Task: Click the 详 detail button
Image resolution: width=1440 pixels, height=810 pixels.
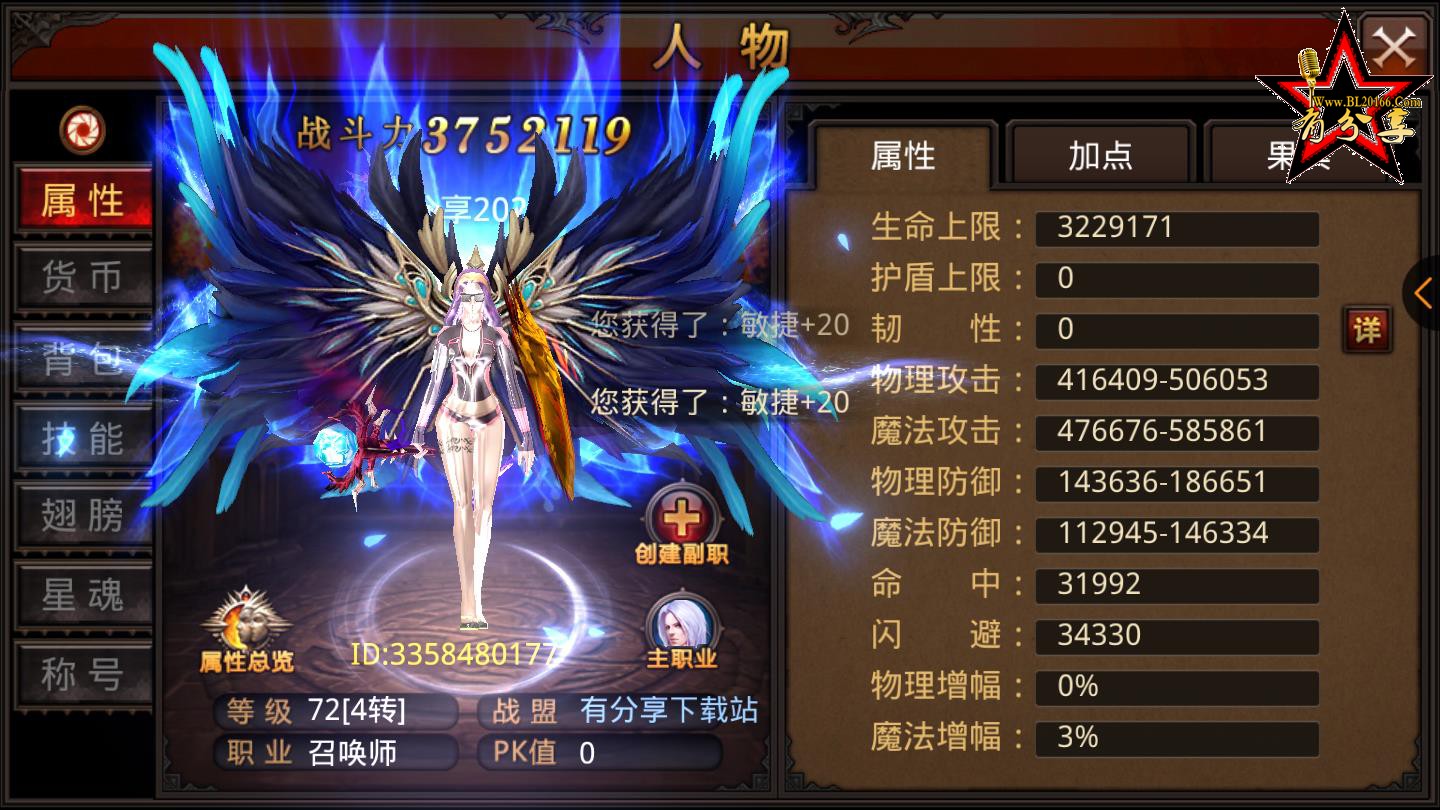Action: pyautogui.click(x=1368, y=330)
